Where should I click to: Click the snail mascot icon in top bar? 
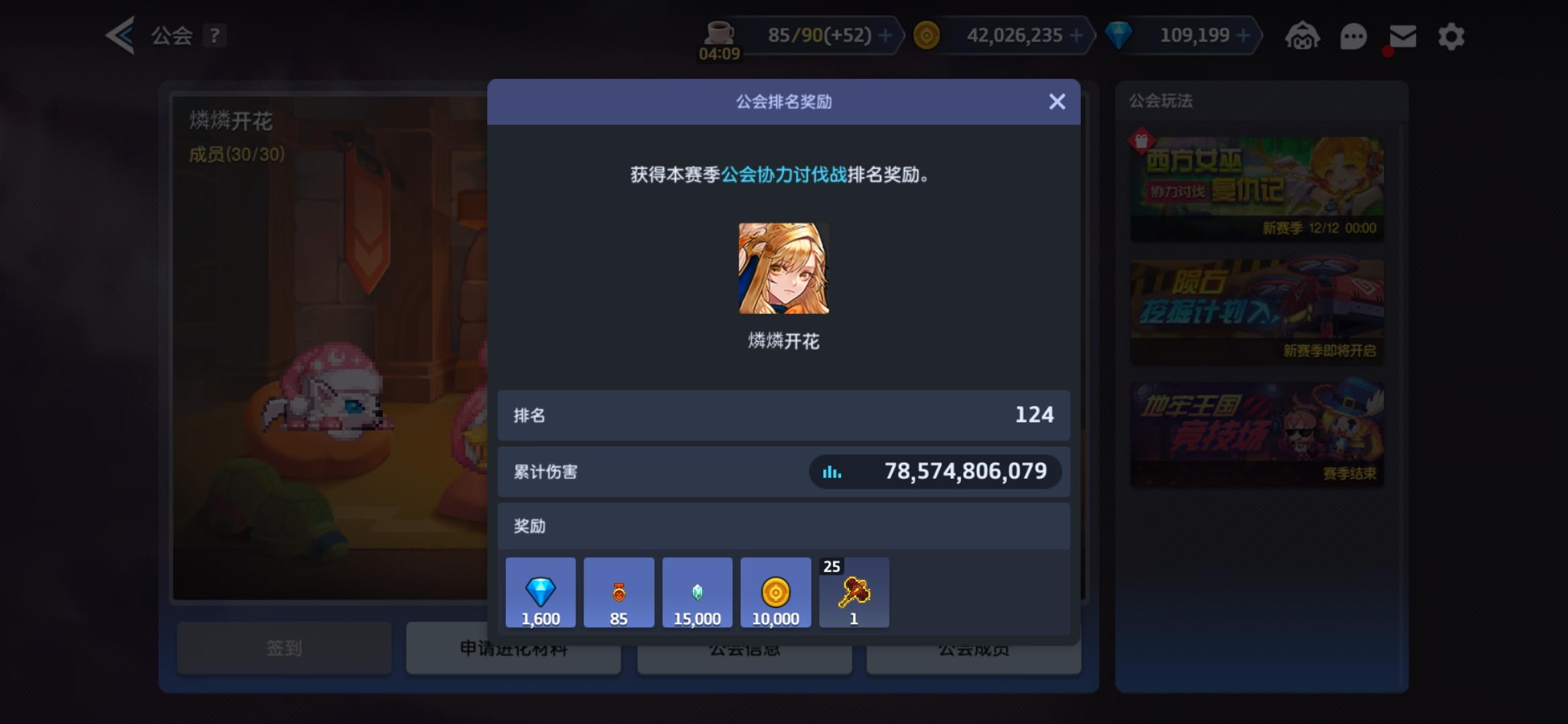(1303, 36)
